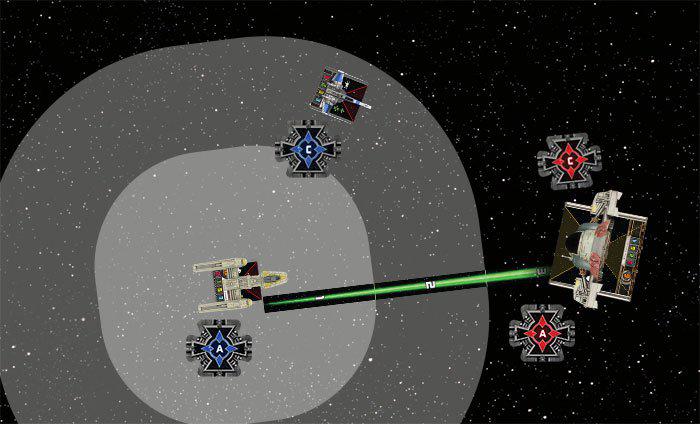Select the red target lock token A
Viewport: 700px width, 424px height.
pyautogui.click(x=540, y=331)
